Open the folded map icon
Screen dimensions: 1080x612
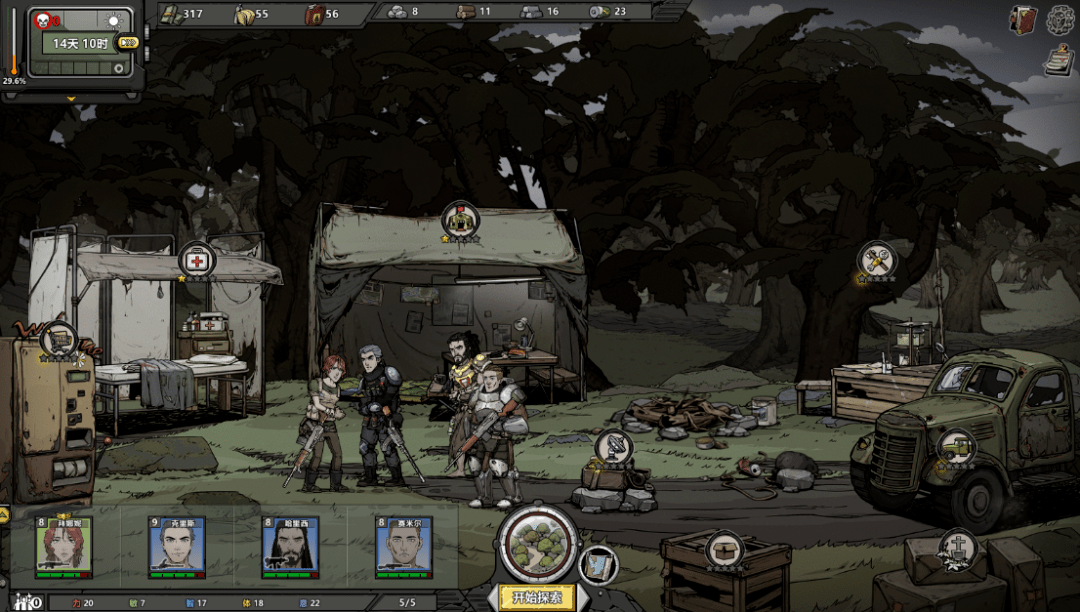tap(597, 565)
